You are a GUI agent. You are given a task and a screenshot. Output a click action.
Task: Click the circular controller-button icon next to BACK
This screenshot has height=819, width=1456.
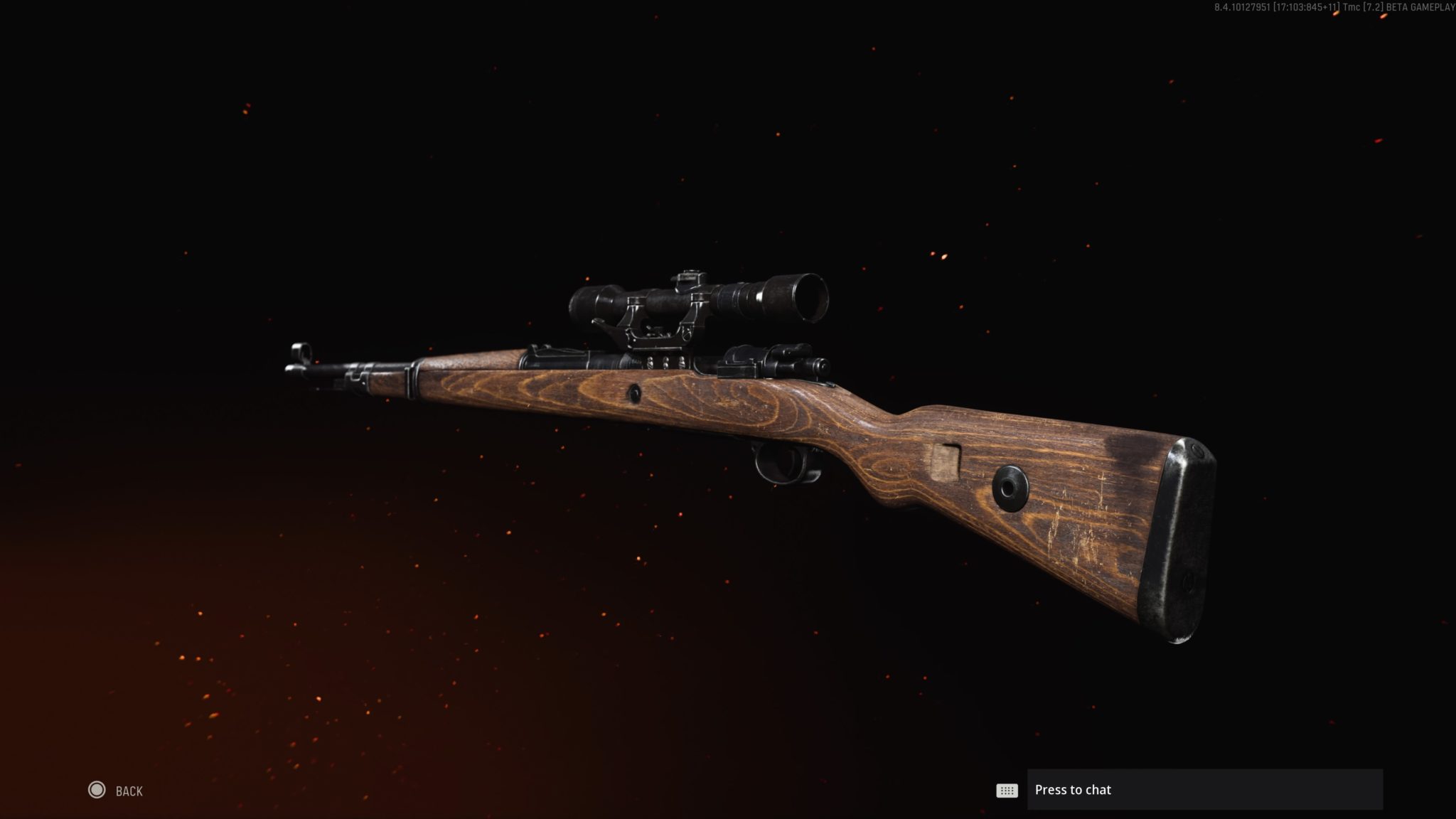click(97, 790)
